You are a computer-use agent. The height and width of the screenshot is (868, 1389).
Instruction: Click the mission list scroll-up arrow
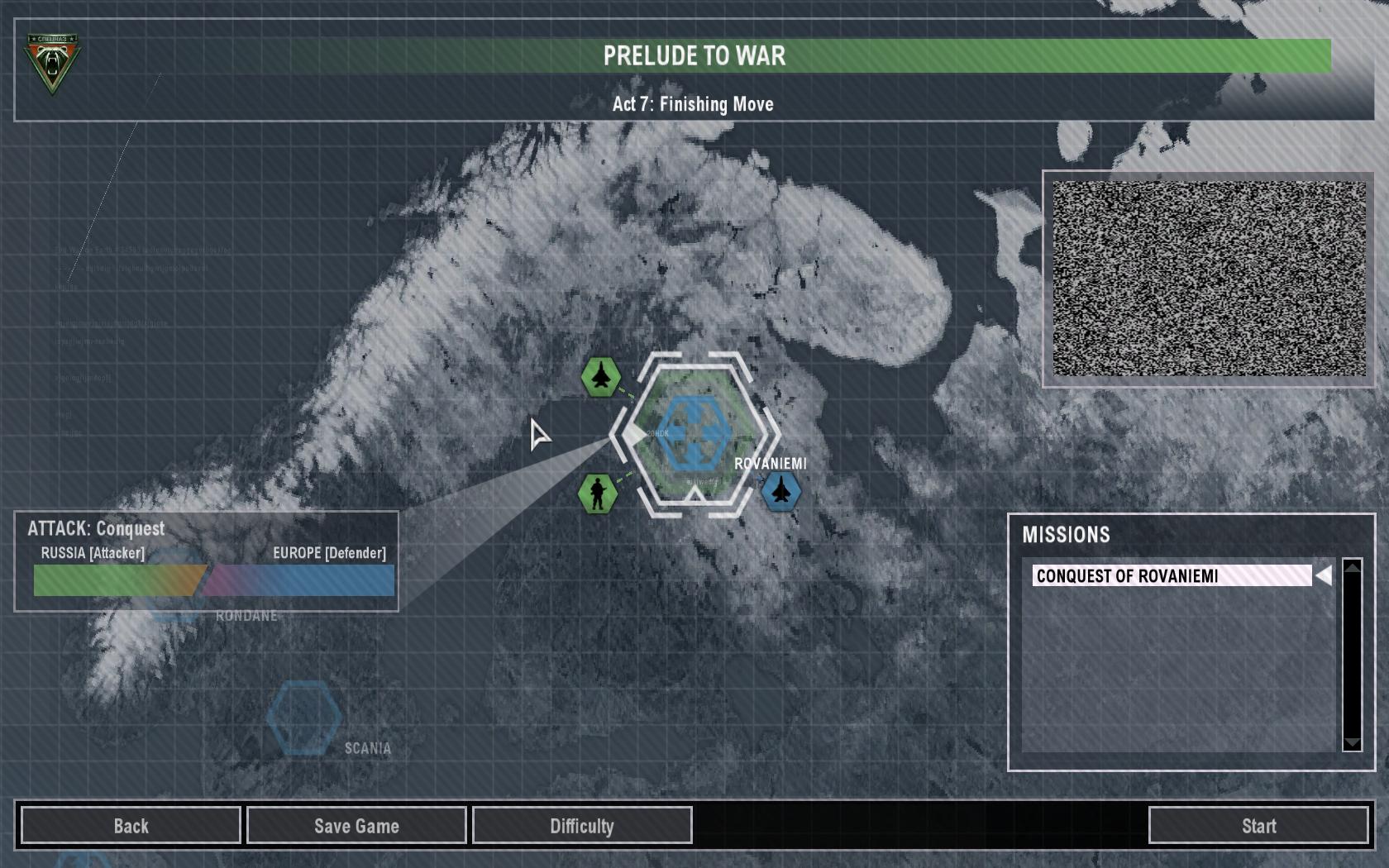tap(1353, 568)
